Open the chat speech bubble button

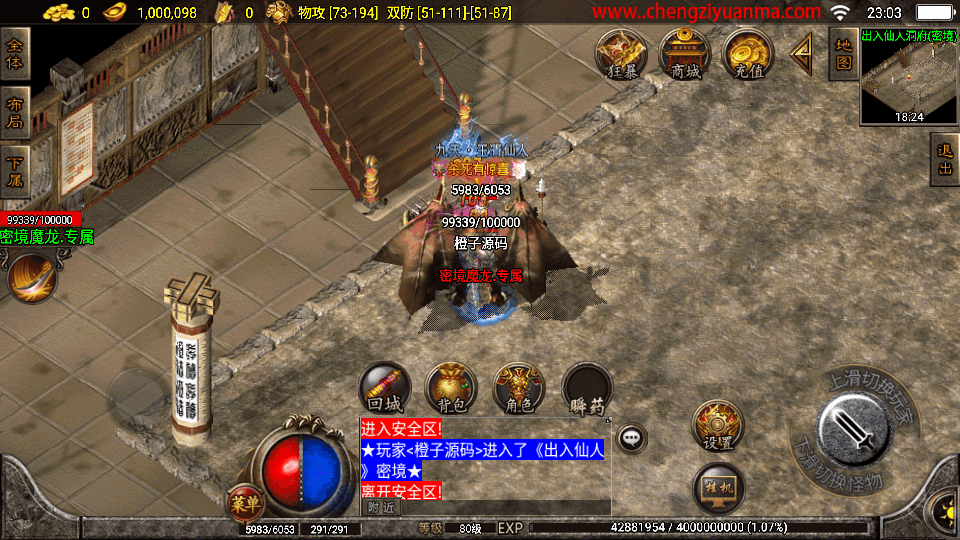(631, 437)
